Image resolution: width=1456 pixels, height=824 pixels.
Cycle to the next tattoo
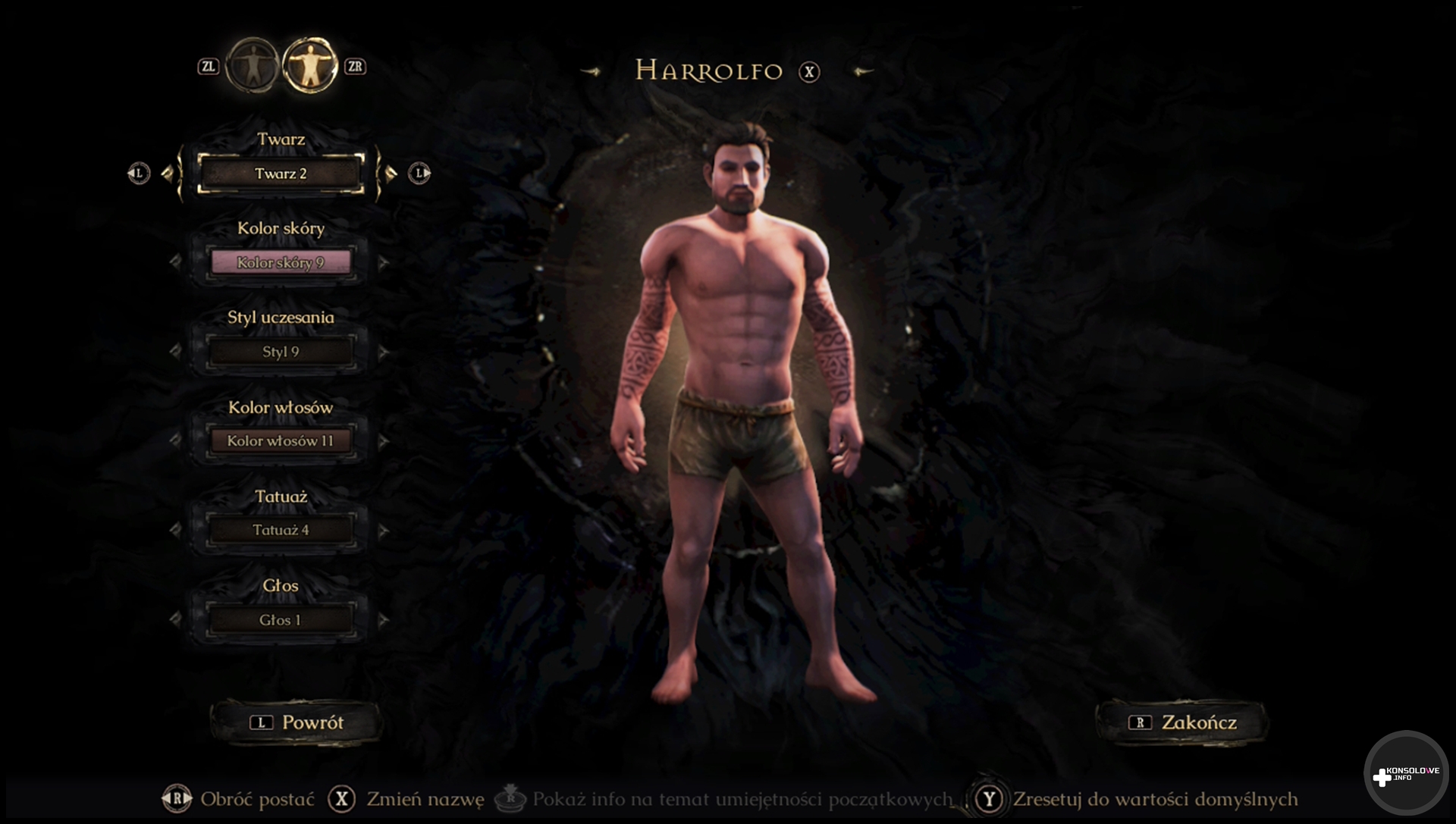coord(384,531)
